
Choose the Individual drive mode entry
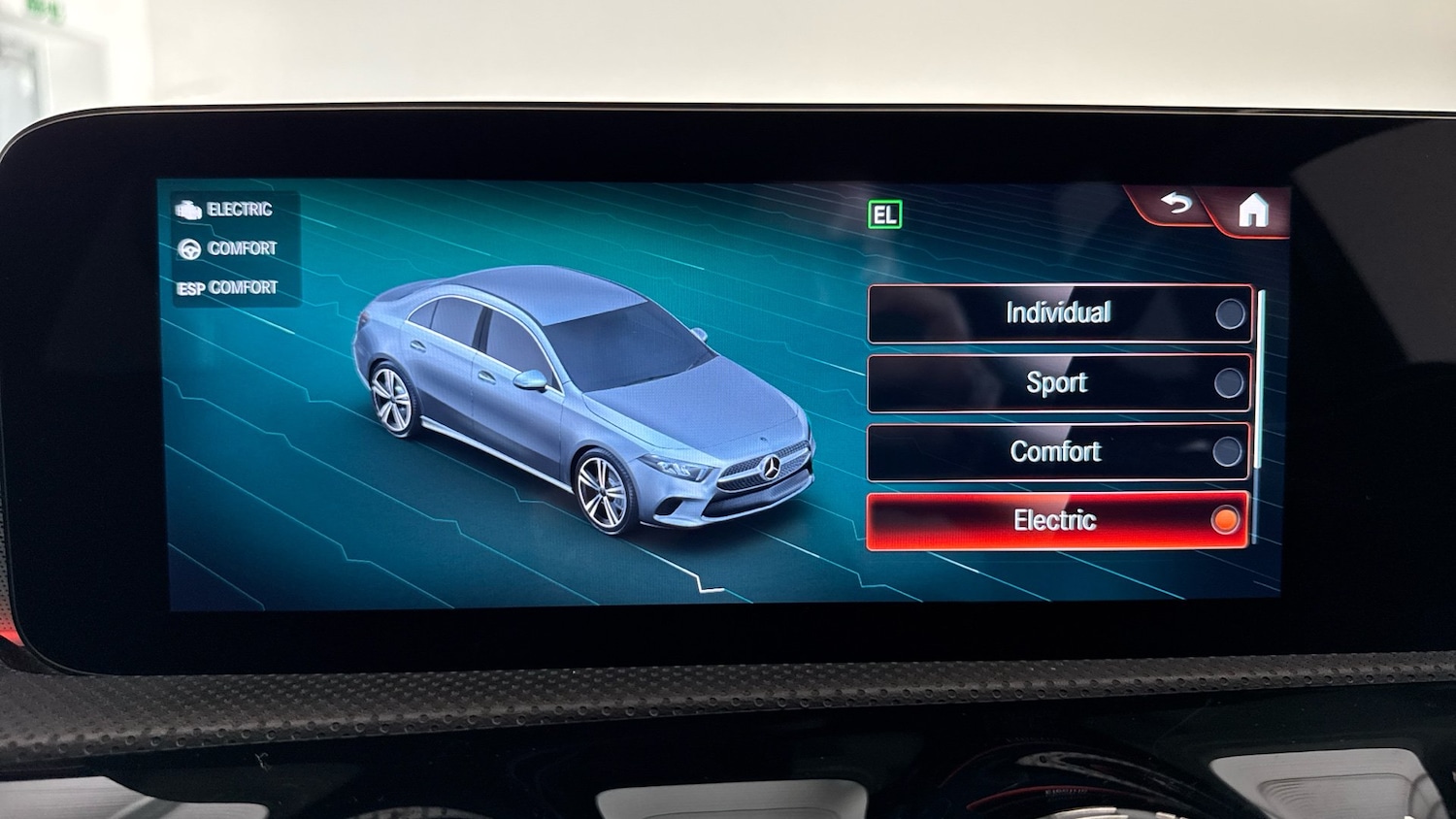(1057, 313)
